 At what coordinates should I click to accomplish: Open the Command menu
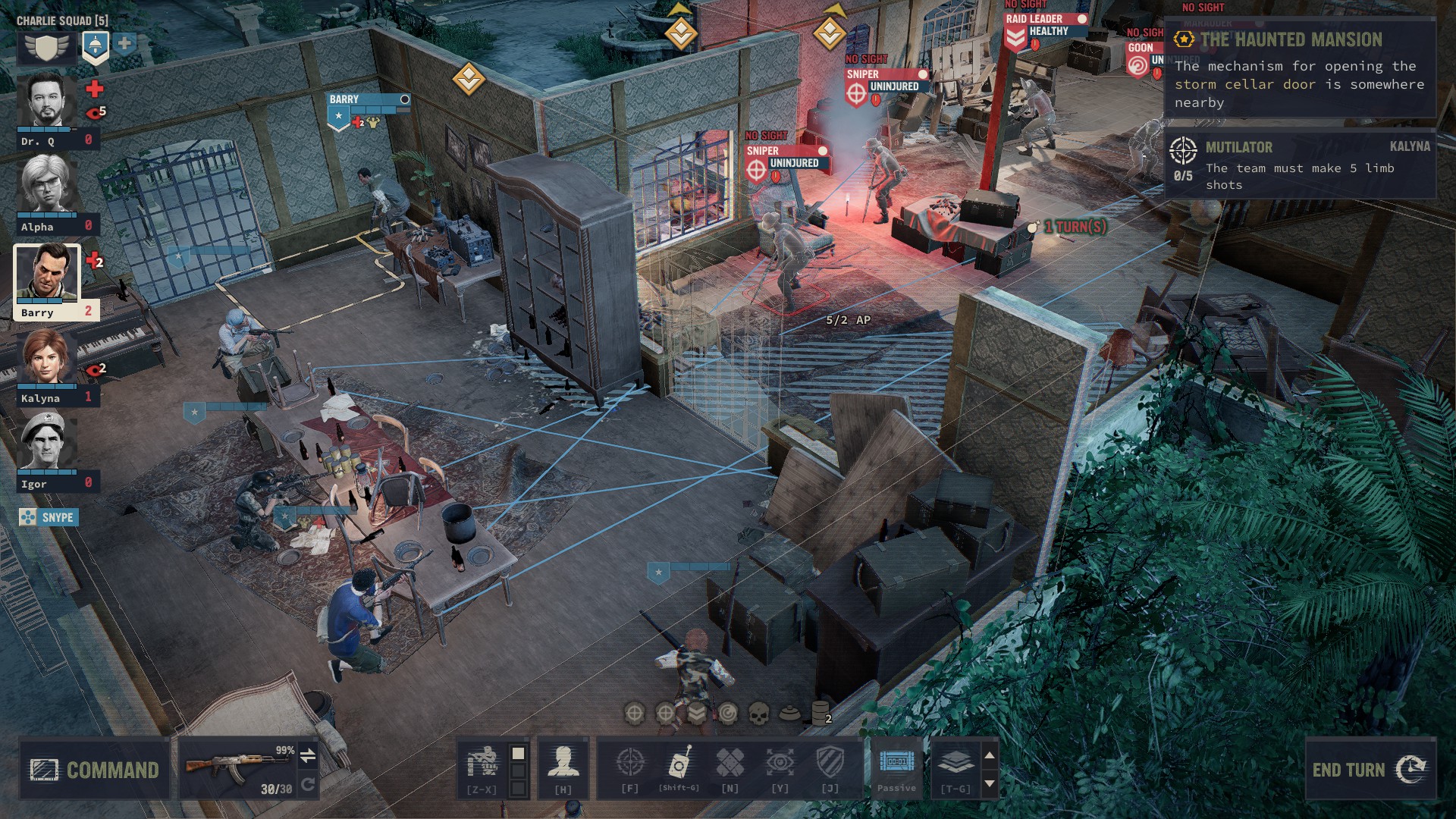[95, 770]
